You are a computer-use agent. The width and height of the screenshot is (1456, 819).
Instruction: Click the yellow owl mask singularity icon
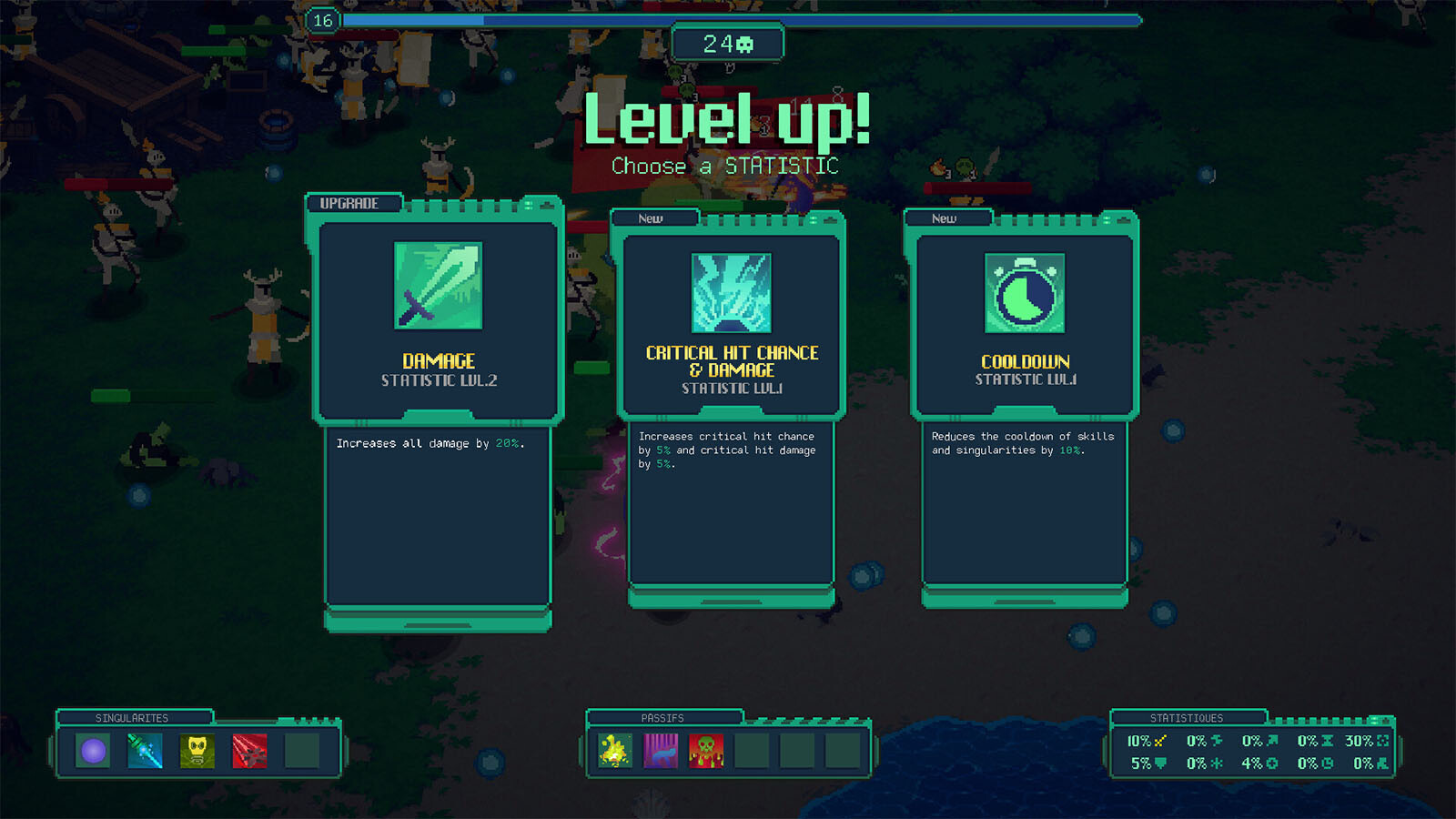(197, 752)
